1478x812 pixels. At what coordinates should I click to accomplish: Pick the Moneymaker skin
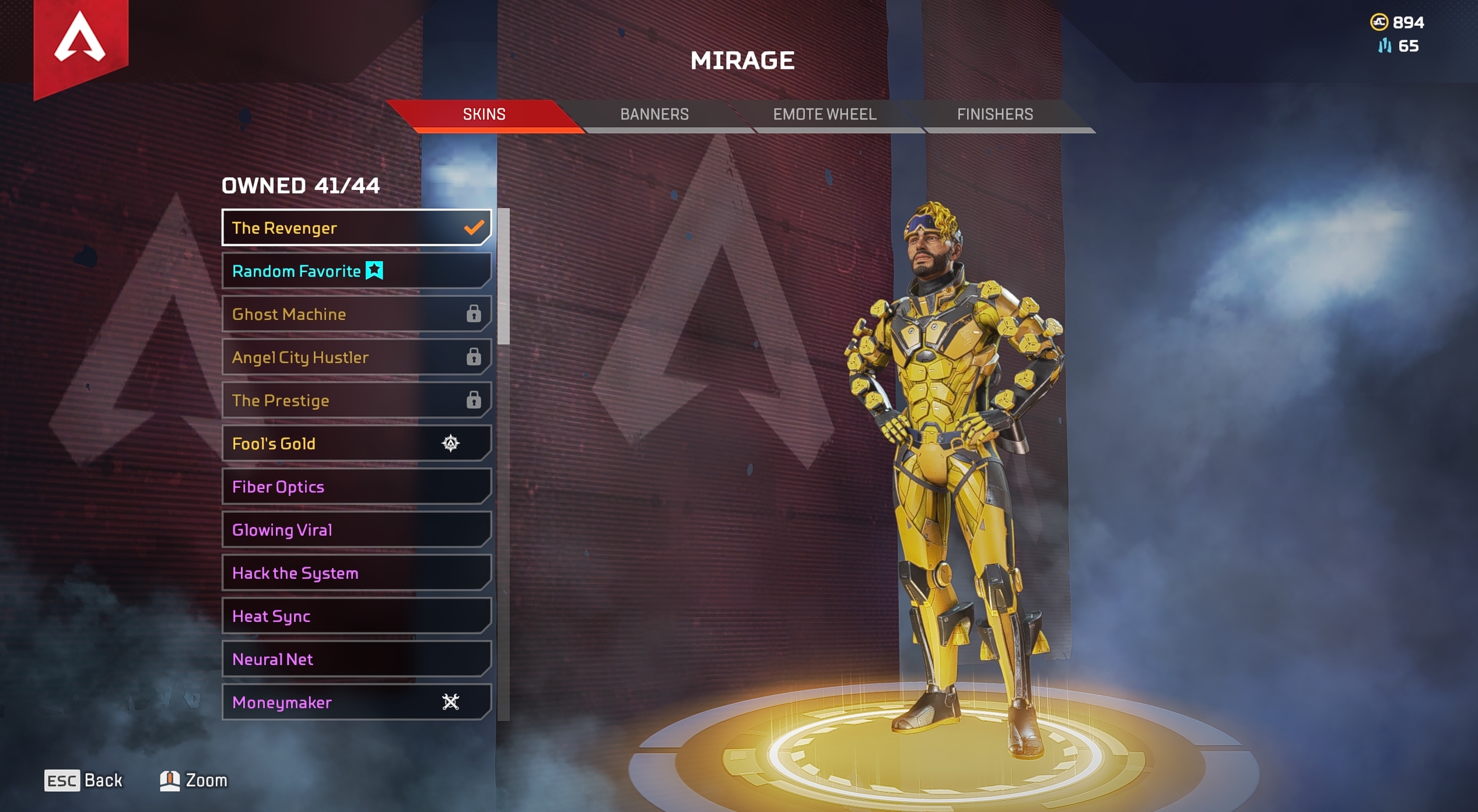pyautogui.click(x=356, y=702)
